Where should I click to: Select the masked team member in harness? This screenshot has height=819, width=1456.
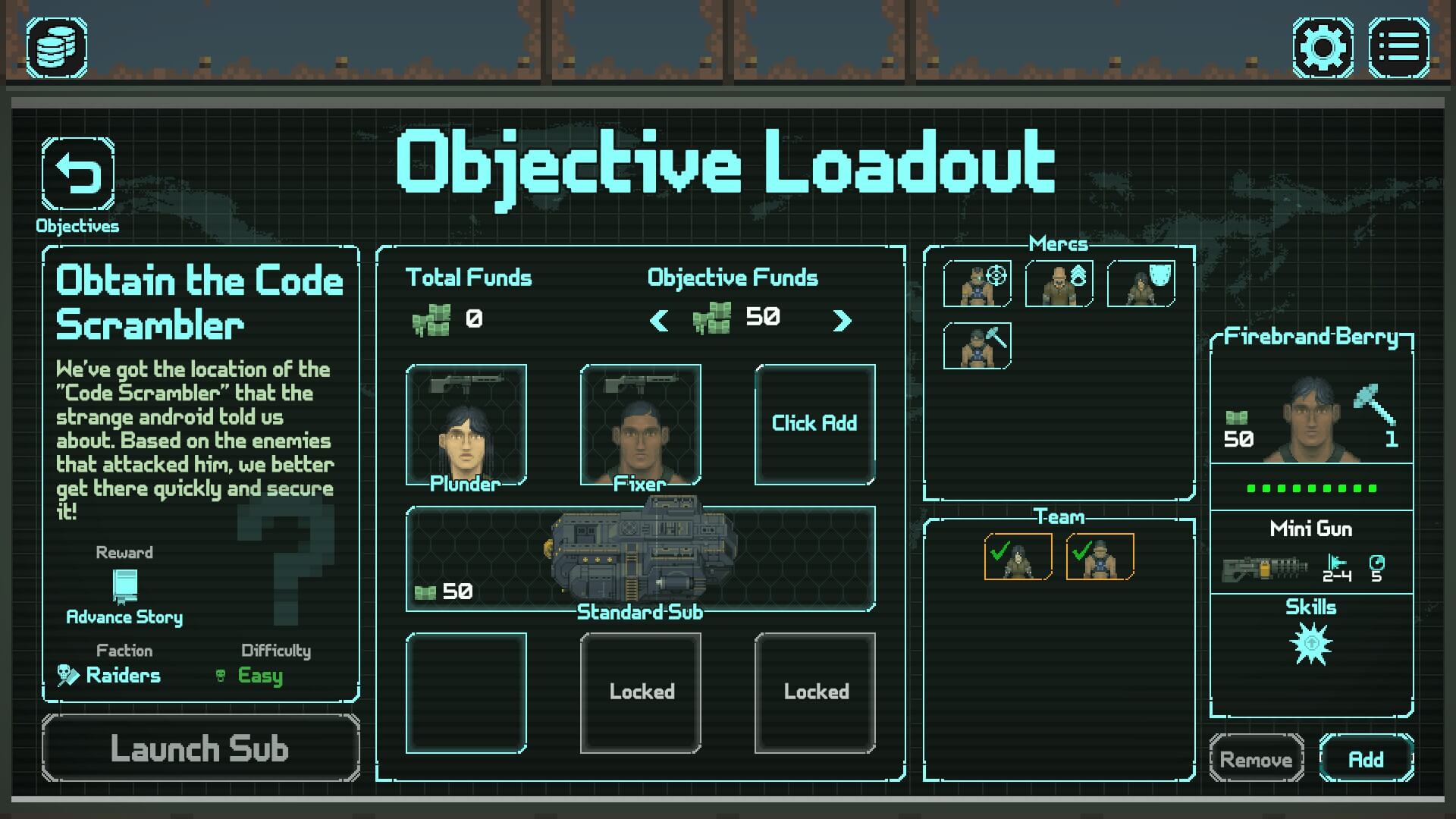click(x=1100, y=557)
